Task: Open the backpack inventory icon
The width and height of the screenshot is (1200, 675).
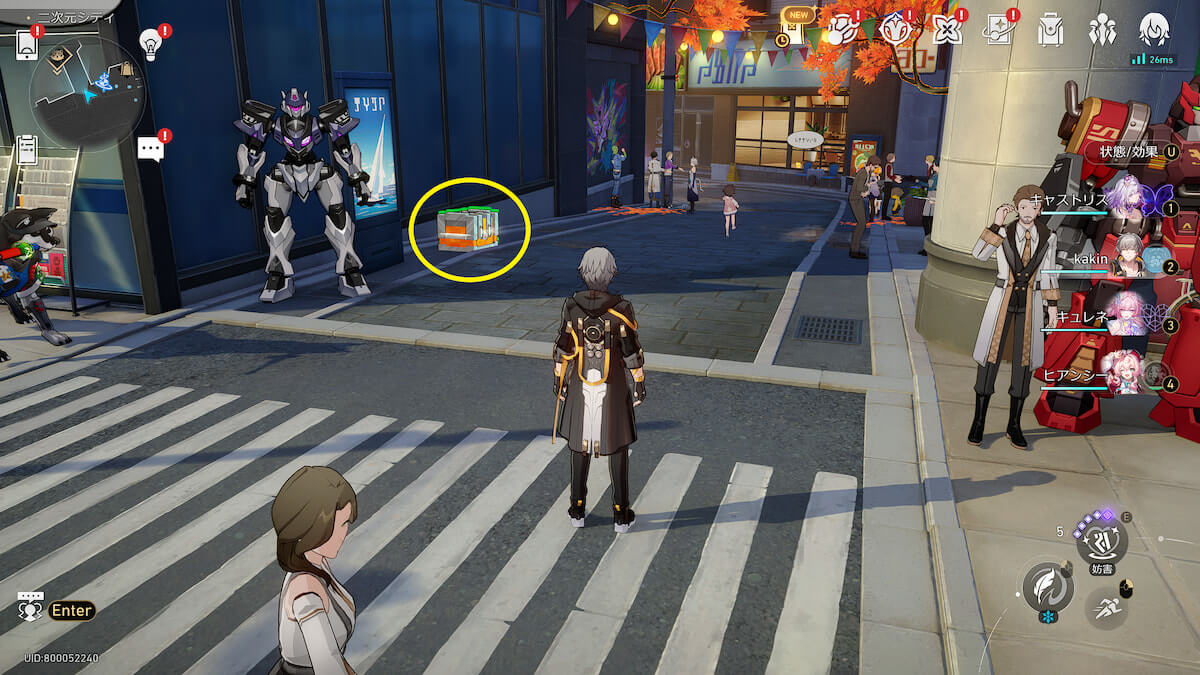Action: [1050, 30]
